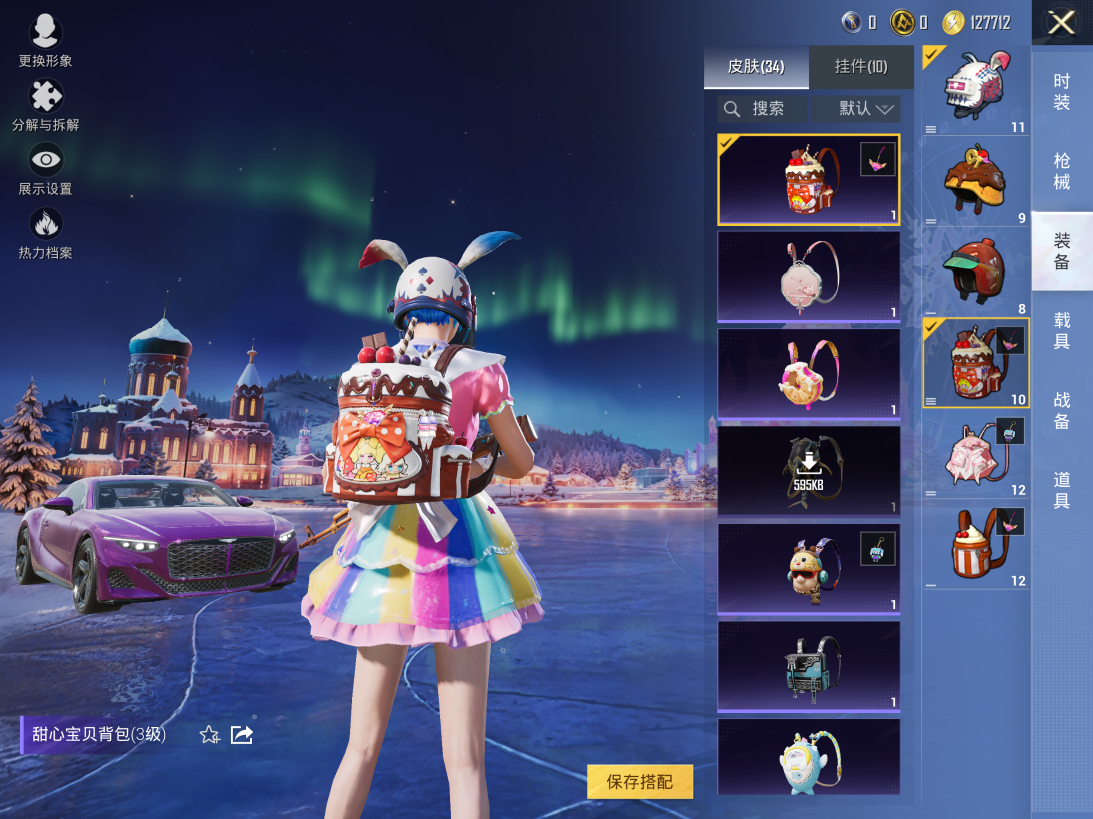Switch to the 皮肤(34) tab
The width and height of the screenshot is (1093, 819).
point(755,67)
